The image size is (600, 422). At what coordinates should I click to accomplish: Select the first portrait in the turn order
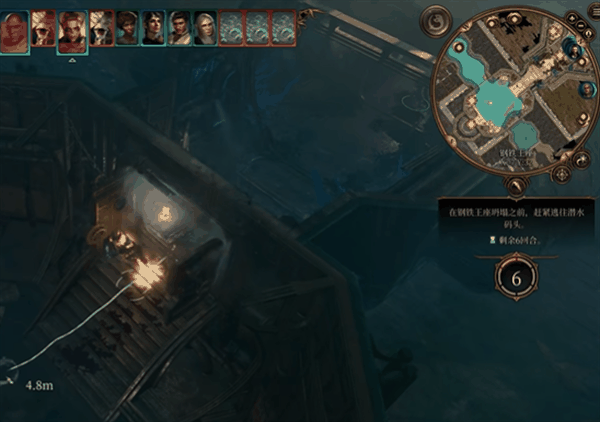[16, 29]
